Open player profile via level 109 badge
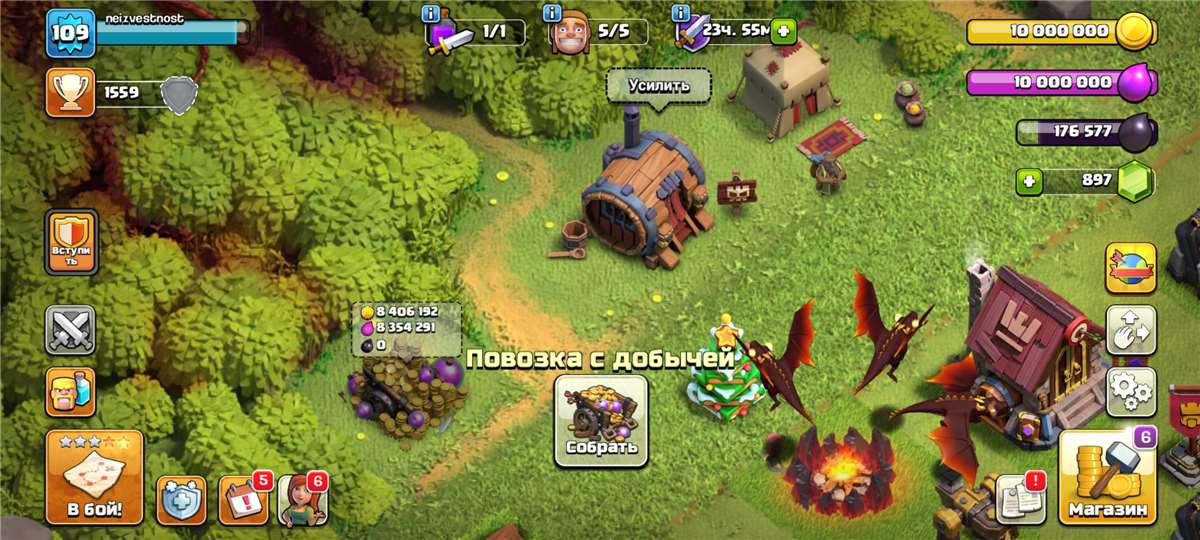1200x540 pixels. click(x=70, y=33)
